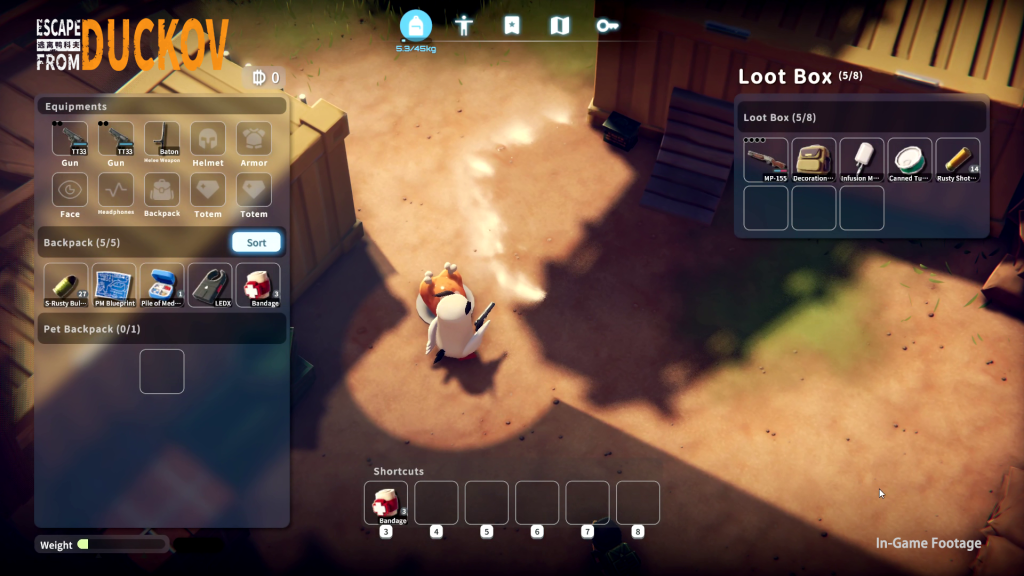
Task: Select the PM Blueprint item
Action: pos(114,285)
